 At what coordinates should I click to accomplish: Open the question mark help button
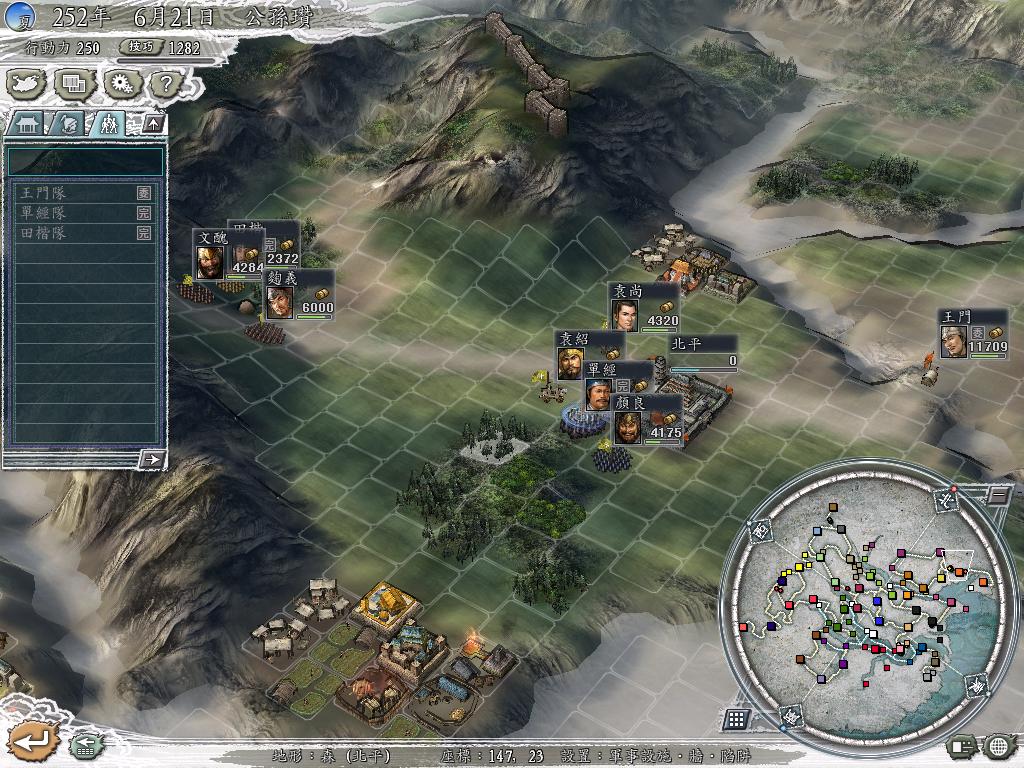click(164, 84)
